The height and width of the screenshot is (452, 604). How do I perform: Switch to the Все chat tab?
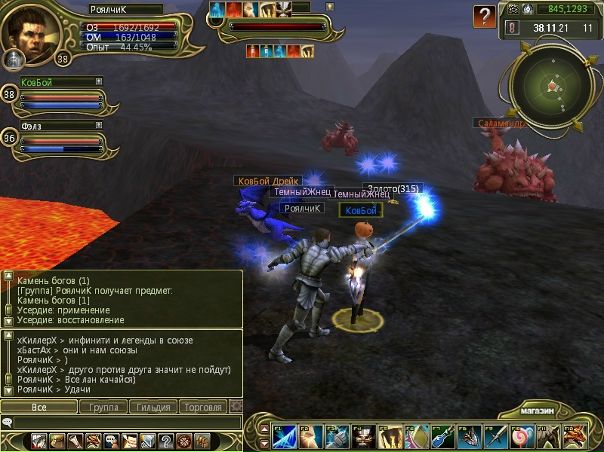(x=39, y=407)
